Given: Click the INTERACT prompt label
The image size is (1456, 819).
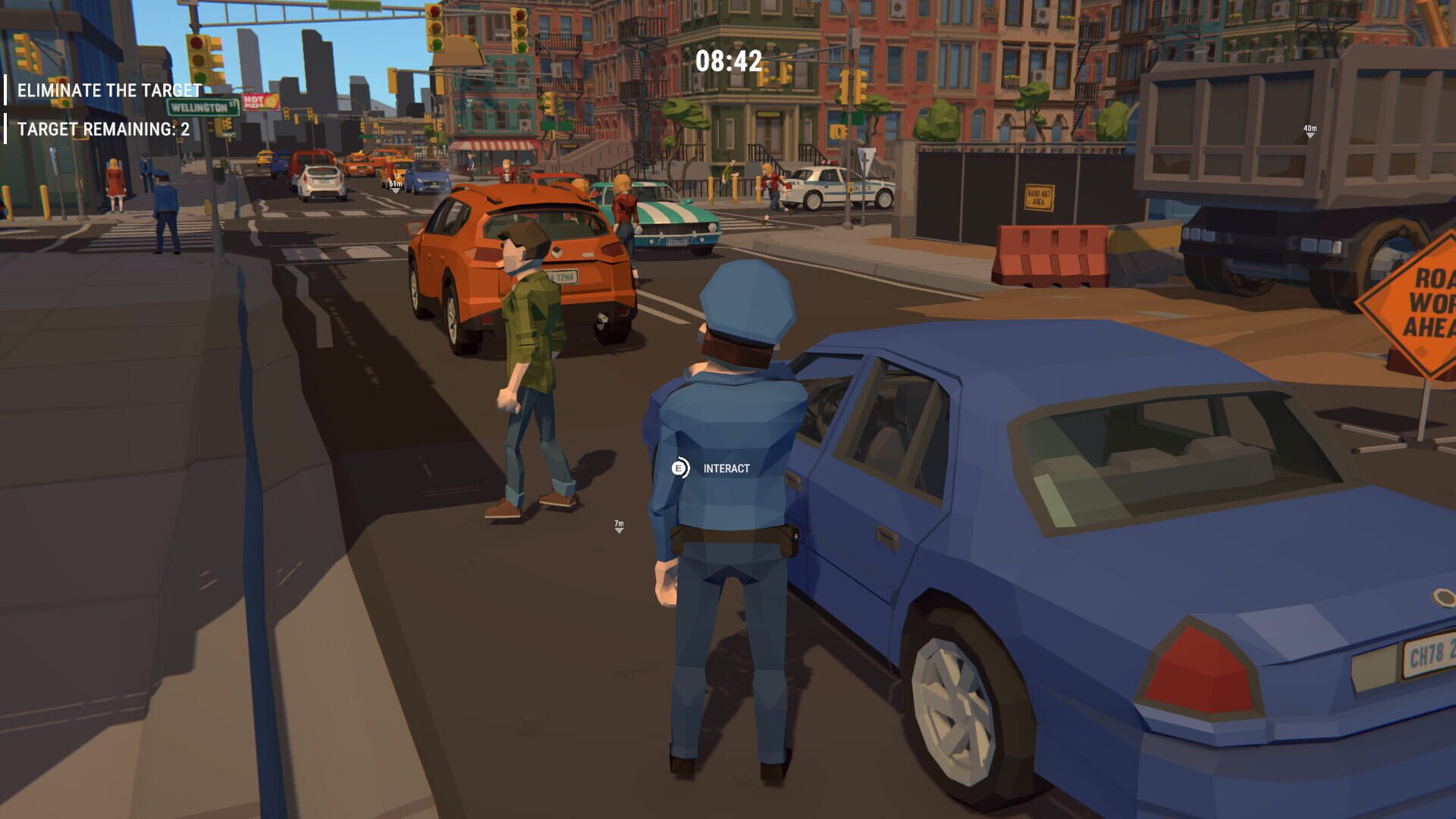Looking at the screenshot, I should (x=724, y=469).
